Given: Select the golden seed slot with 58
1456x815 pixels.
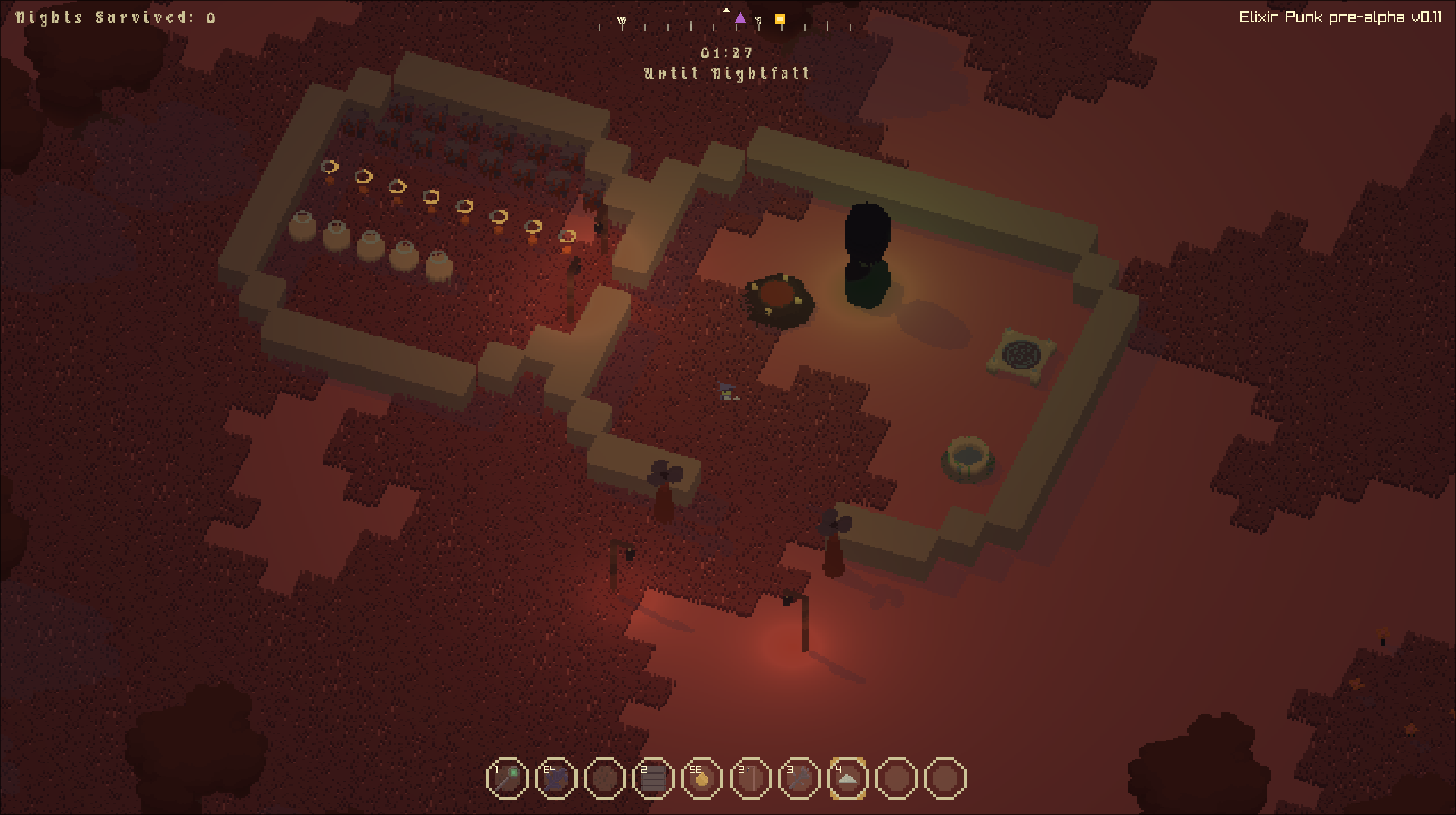Looking at the screenshot, I should (x=701, y=779).
